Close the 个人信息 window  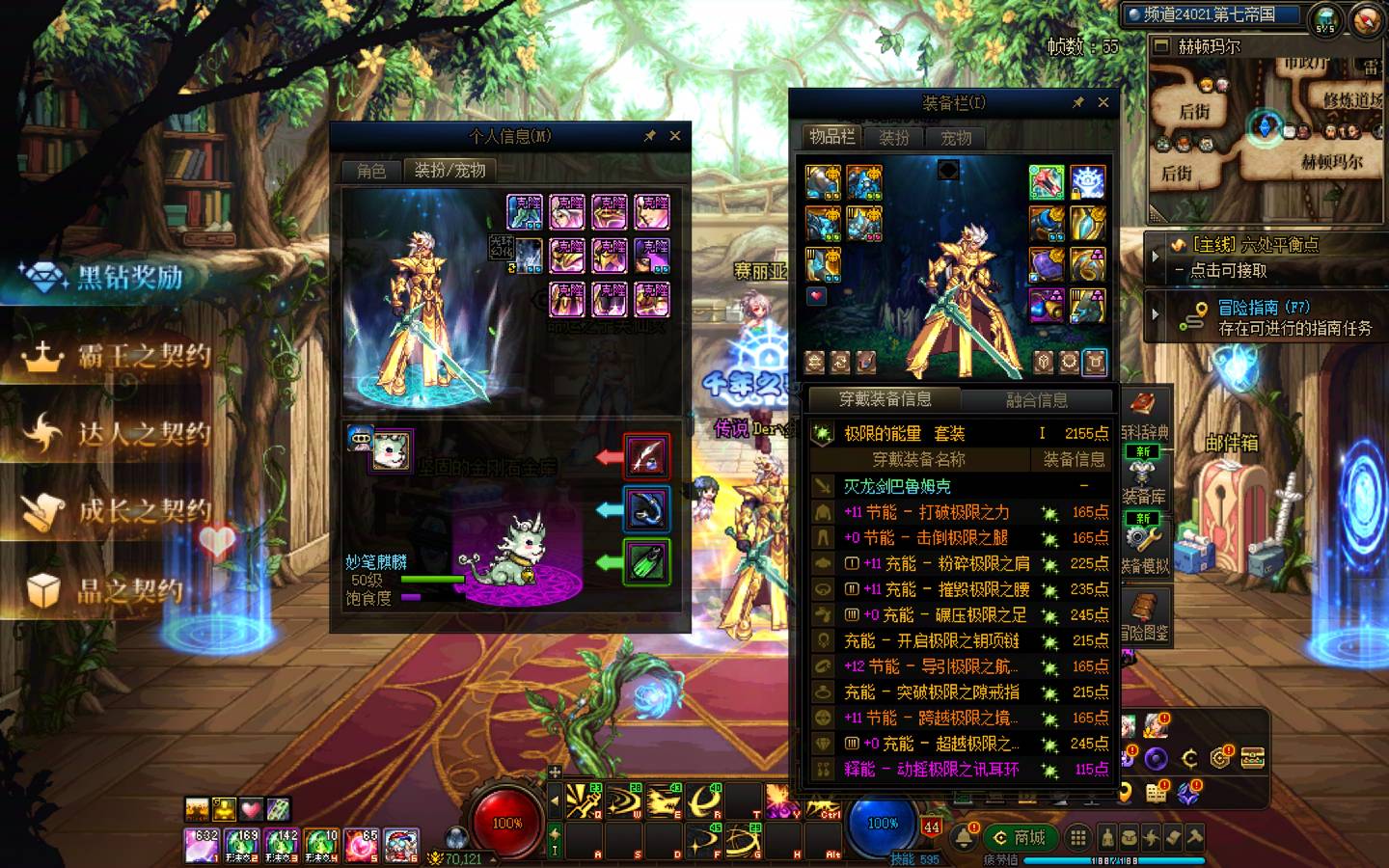coord(675,136)
